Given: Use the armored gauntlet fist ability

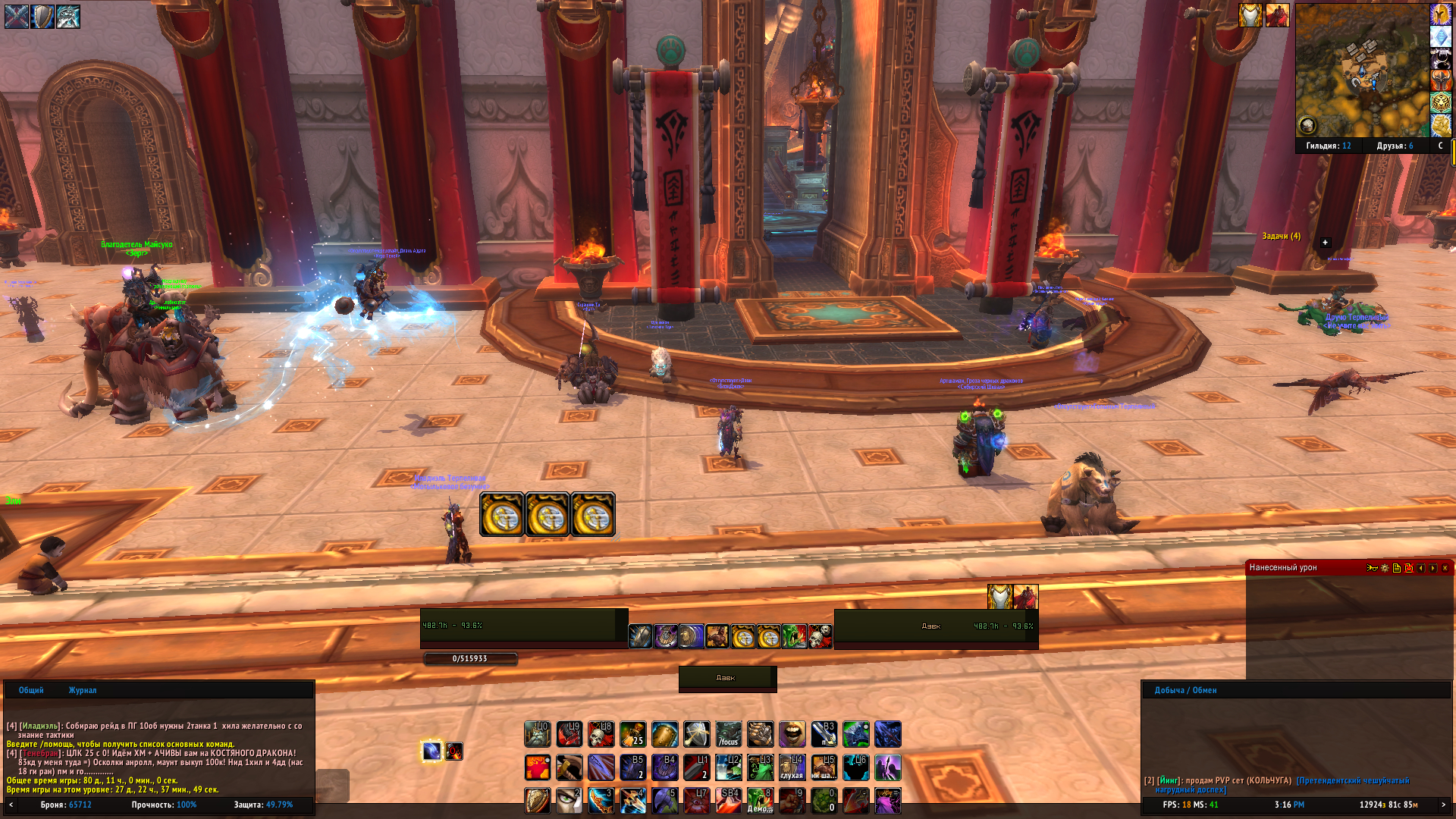Looking at the screenshot, I should 761,734.
